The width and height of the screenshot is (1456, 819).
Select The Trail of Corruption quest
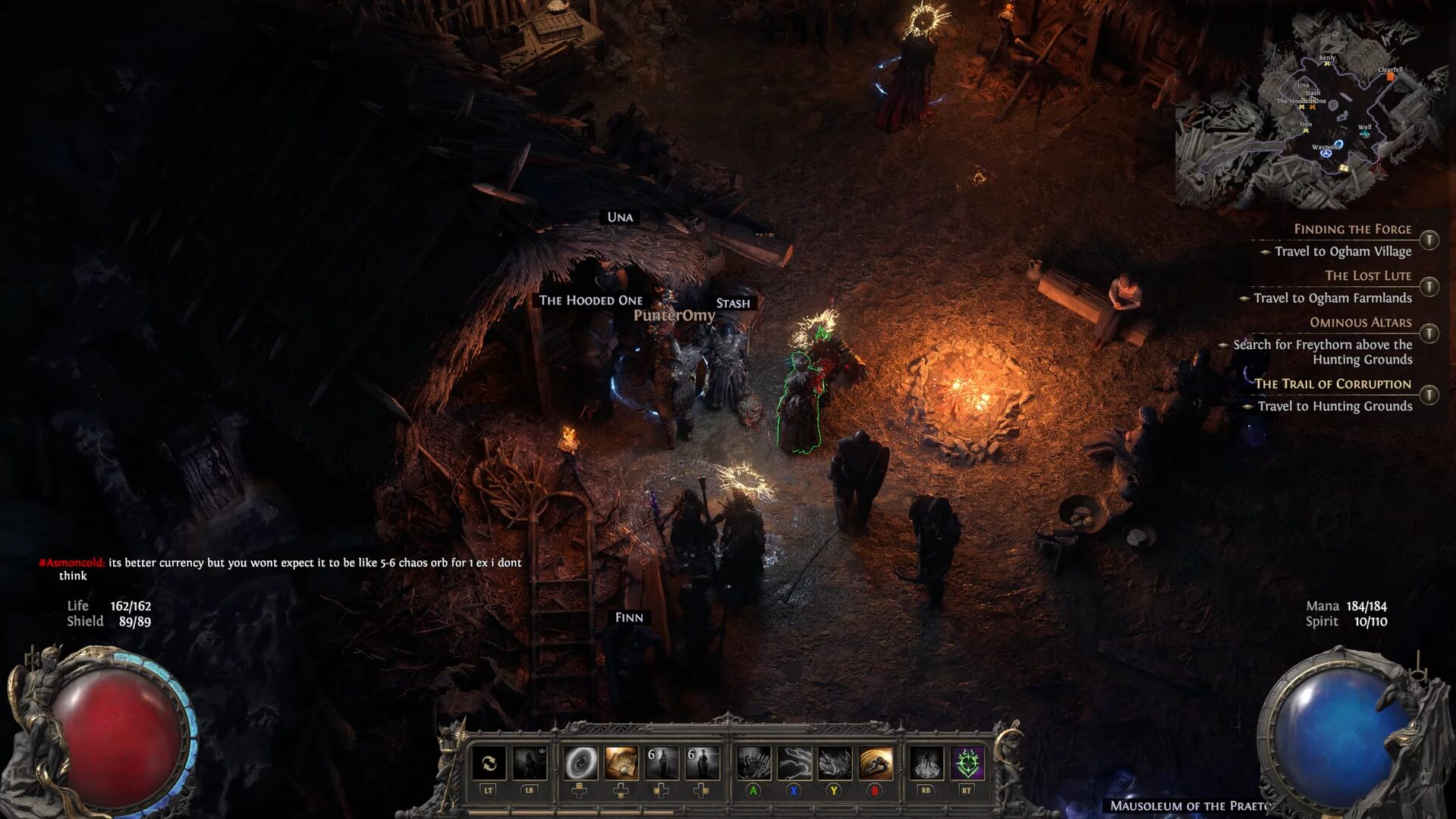click(x=1332, y=384)
